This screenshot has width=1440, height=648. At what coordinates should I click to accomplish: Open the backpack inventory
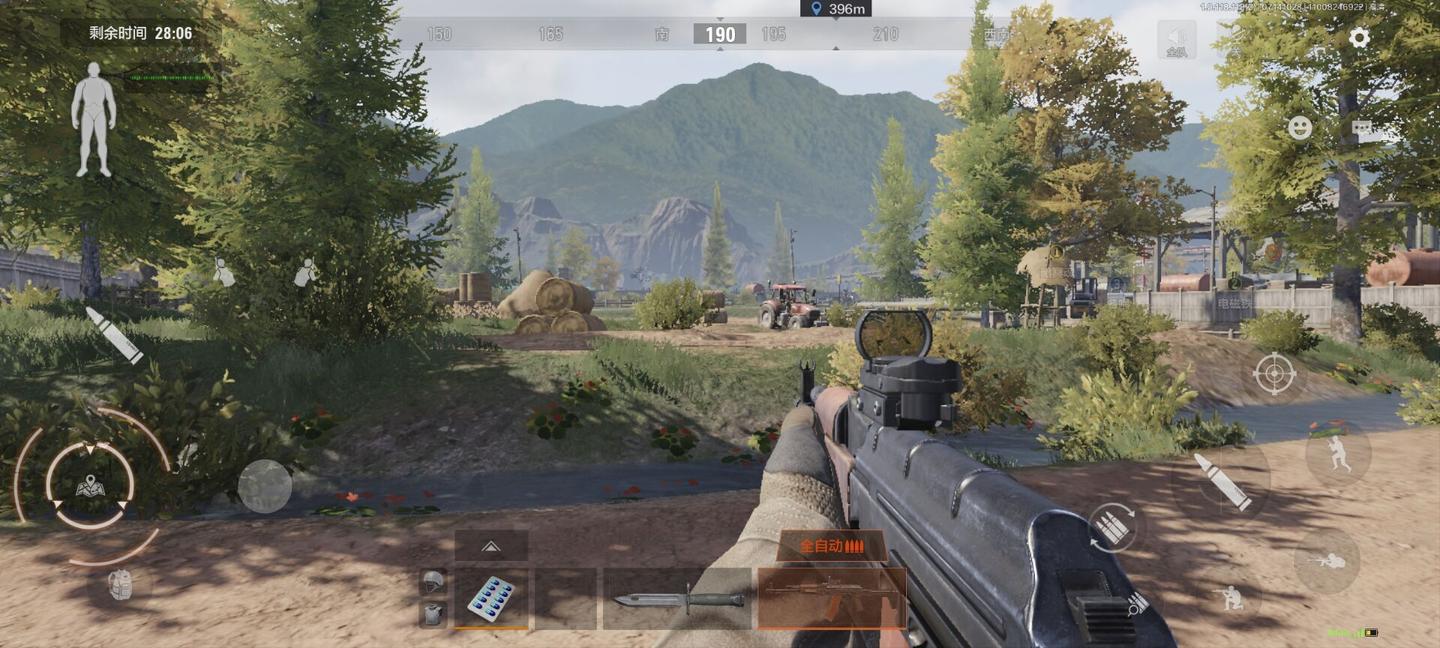[120, 585]
